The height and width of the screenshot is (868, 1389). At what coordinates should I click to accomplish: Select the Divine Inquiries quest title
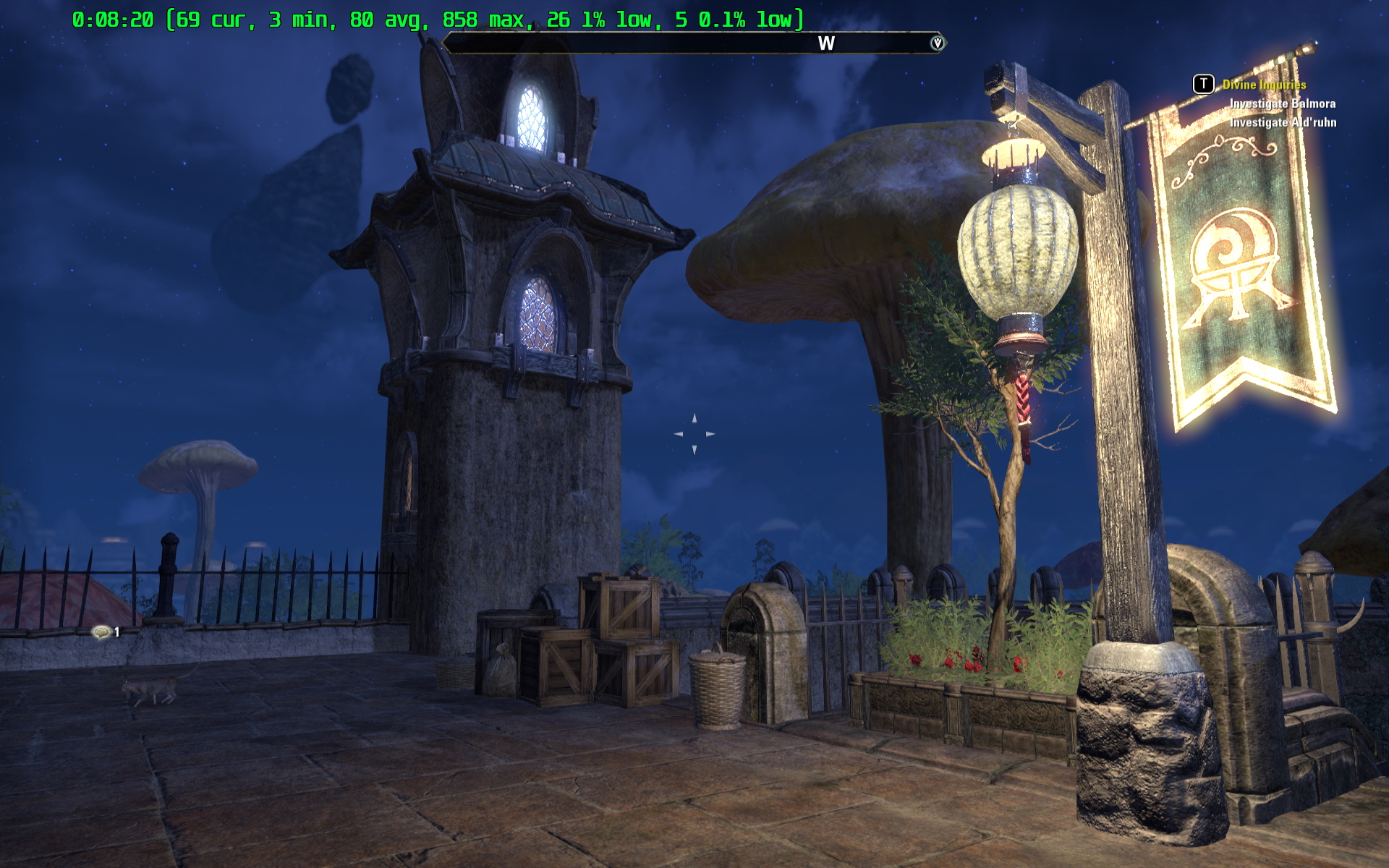pos(1264,85)
